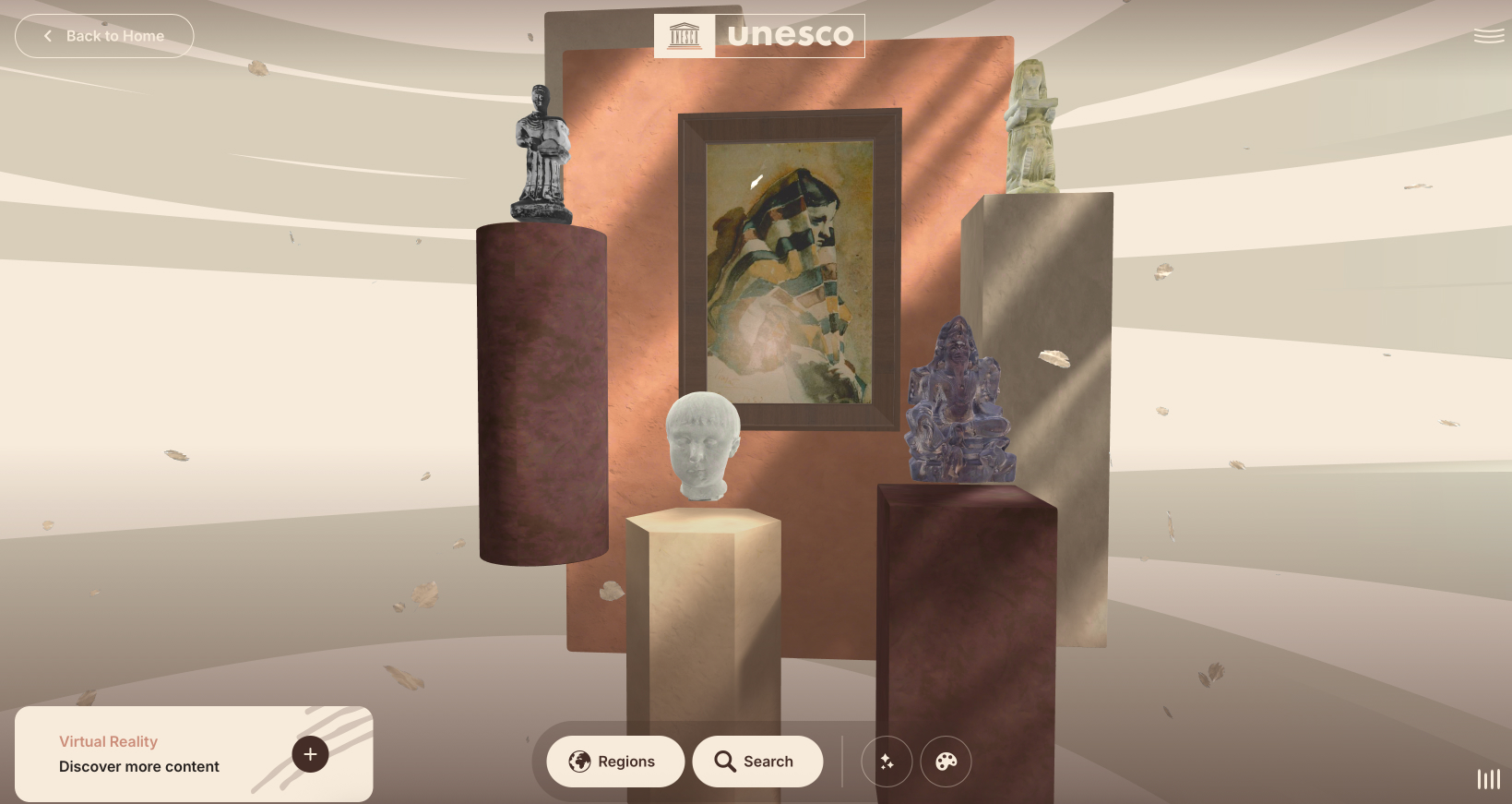Activate the sparkles icon button
1512x804 pixels.
(x=887, y=762)
